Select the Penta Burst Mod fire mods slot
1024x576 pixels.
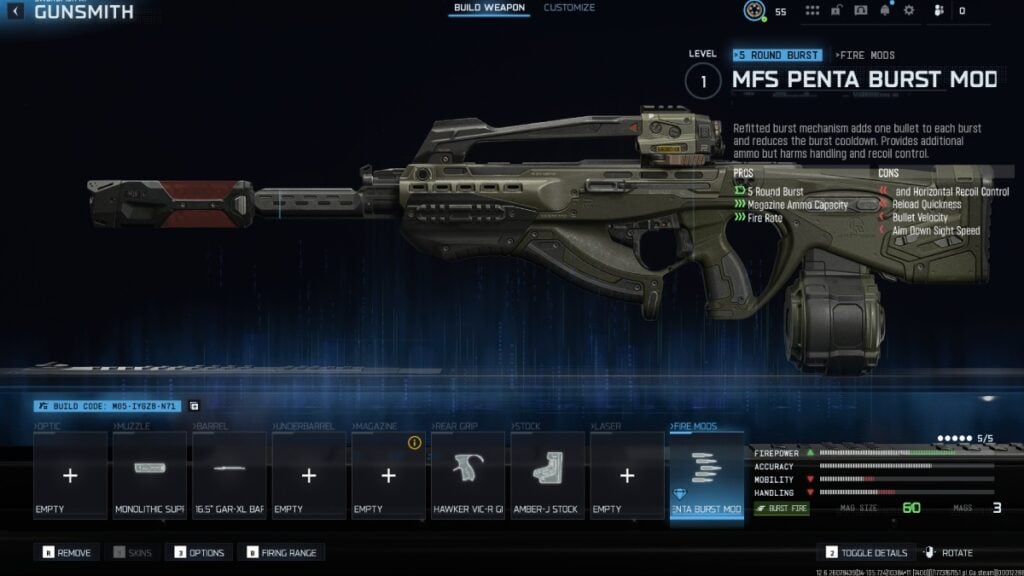(707, 475)
